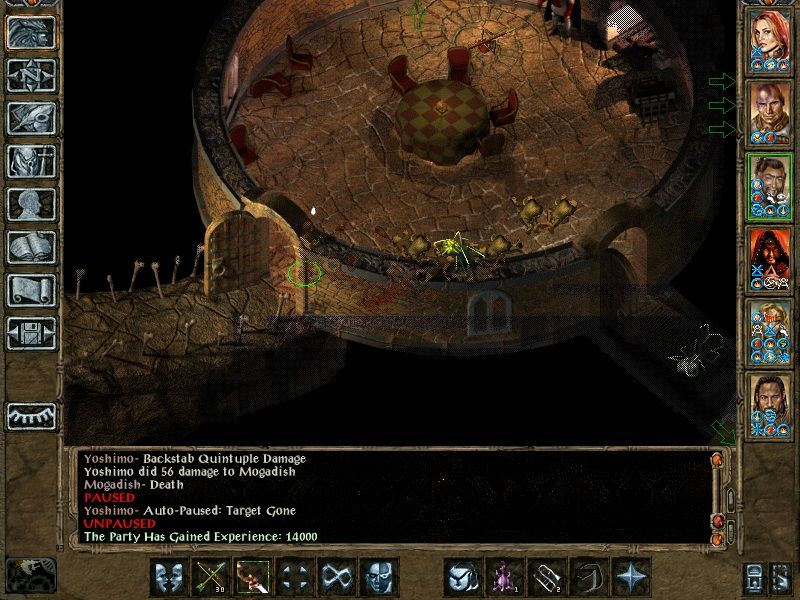Choose the highlighted sword weapon slot
Image resolution: width=800 pixels, height=600 pixels.
[254, 577]
